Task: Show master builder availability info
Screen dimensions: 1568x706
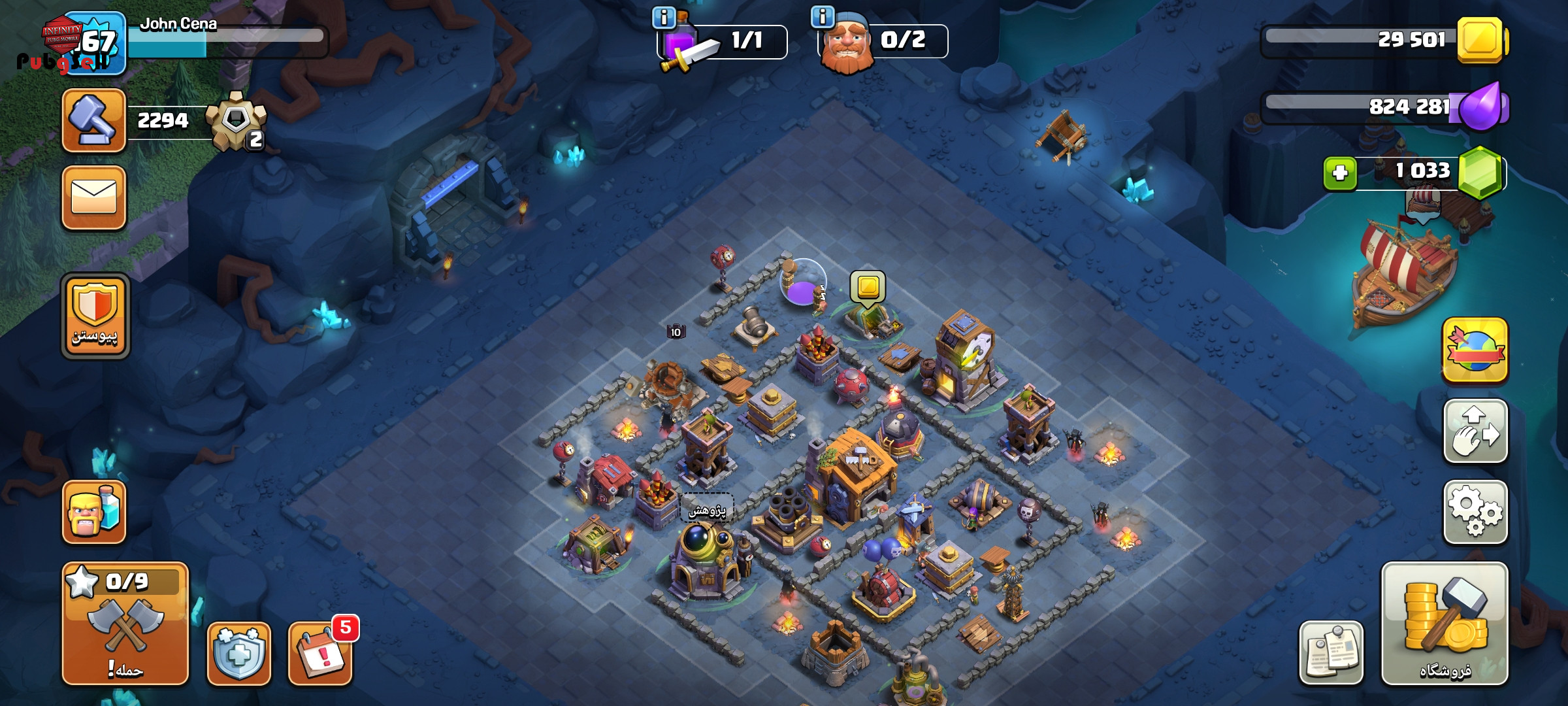Action: pos(823,16)
